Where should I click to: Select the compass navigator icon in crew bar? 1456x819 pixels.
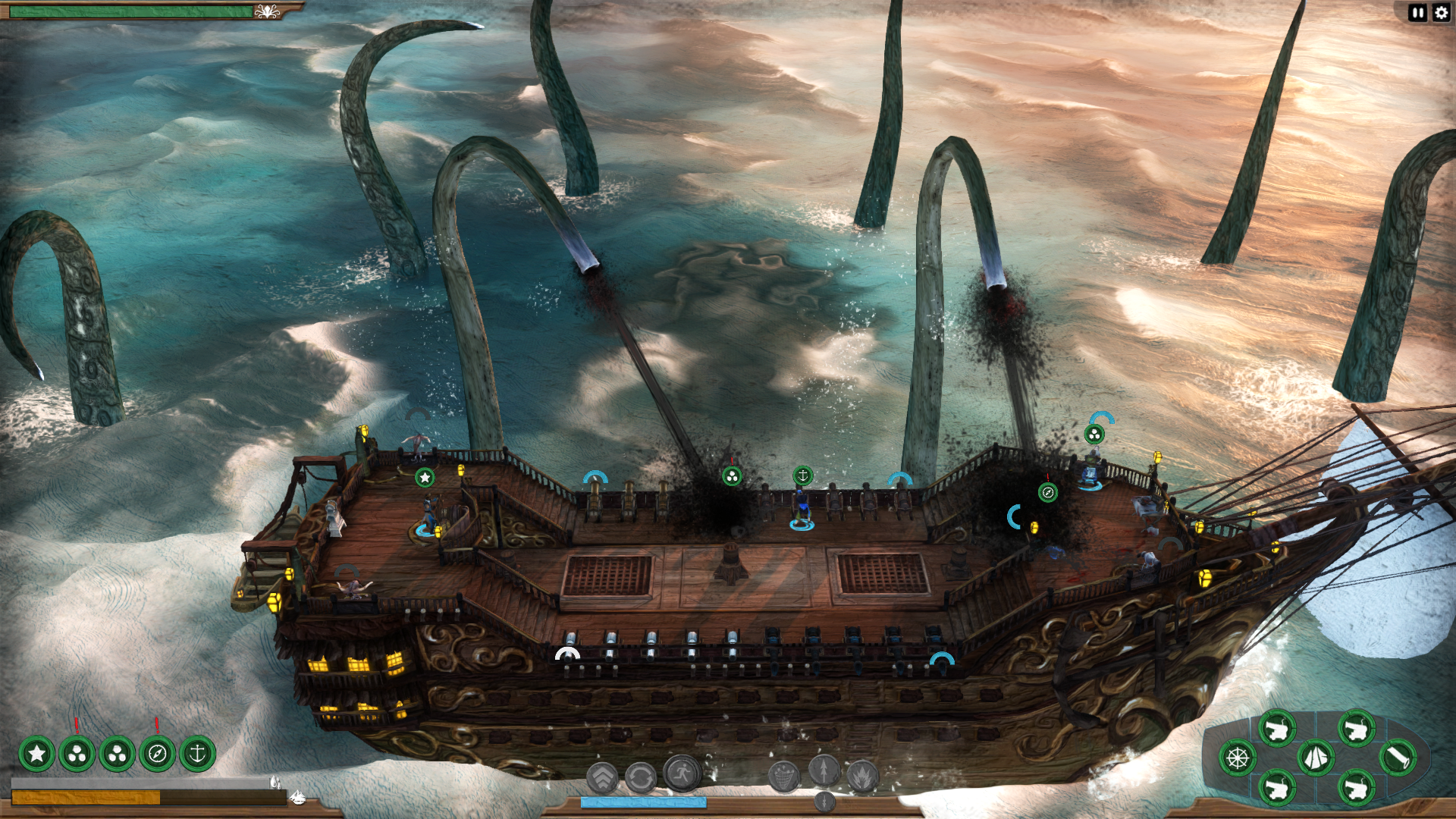tap(158, 754)
